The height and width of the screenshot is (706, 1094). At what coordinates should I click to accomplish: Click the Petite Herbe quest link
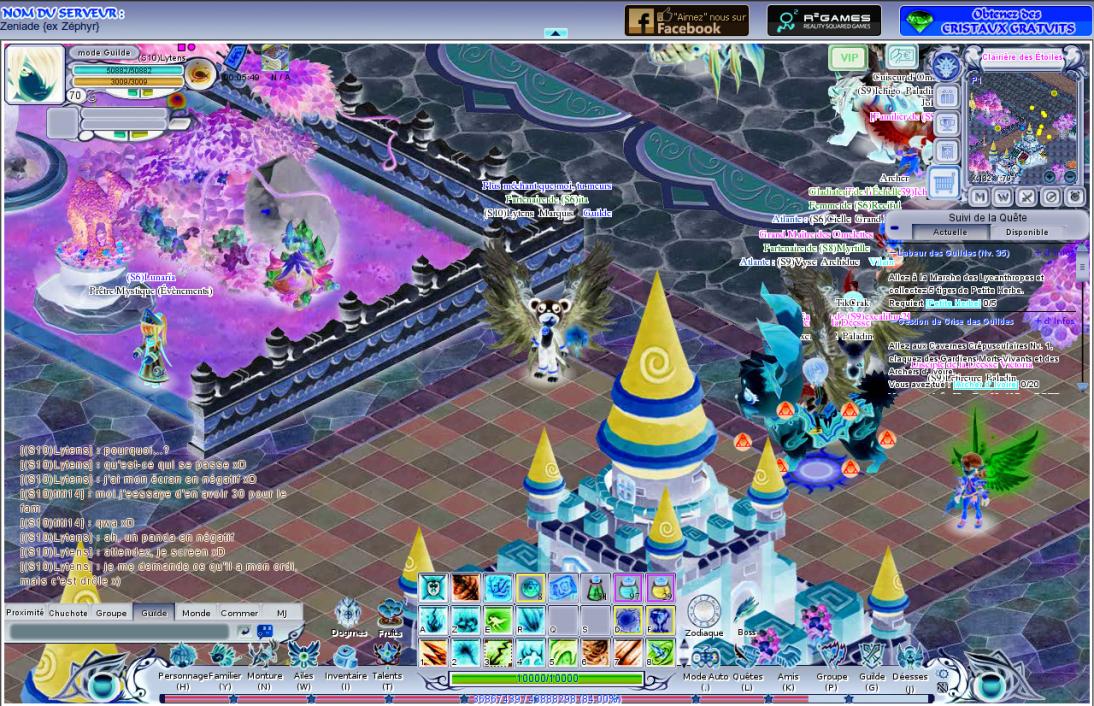[952, 302]
